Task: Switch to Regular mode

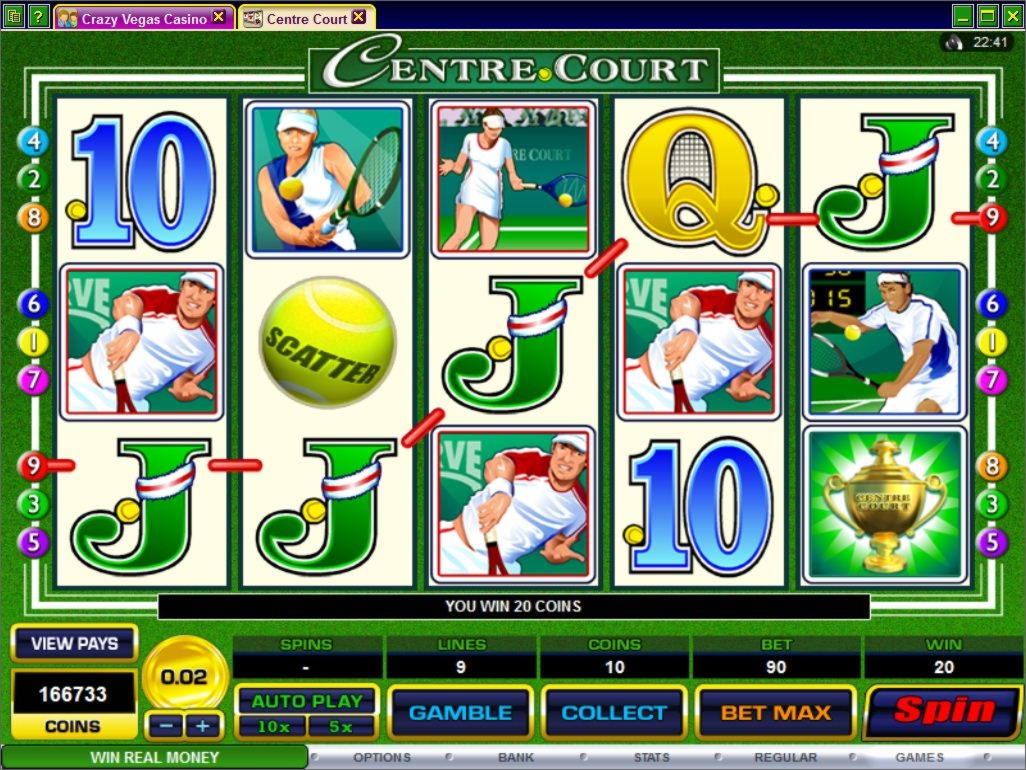Action: [785, 758]
